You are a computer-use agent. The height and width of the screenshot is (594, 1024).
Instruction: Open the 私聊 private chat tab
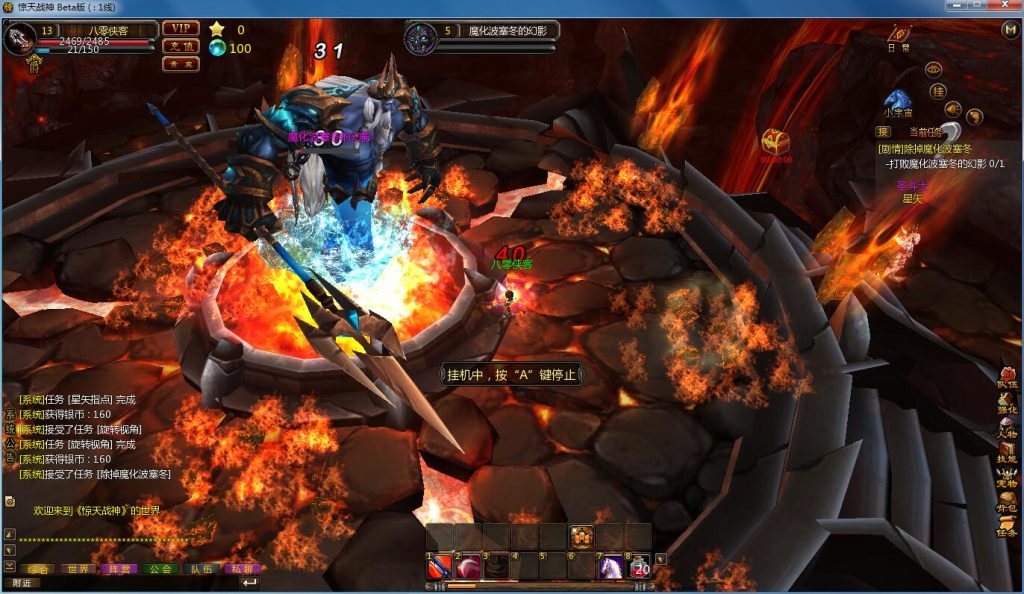241,568
